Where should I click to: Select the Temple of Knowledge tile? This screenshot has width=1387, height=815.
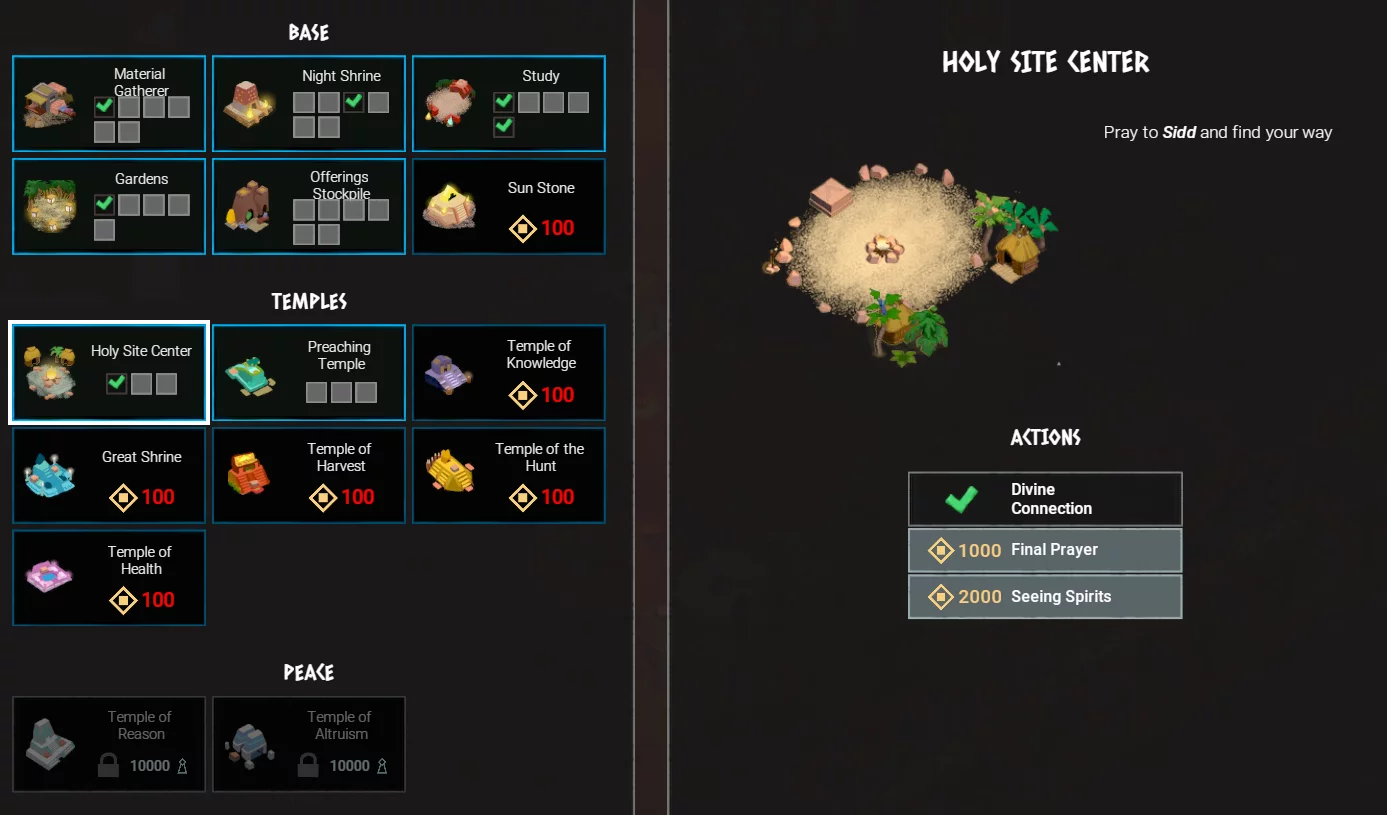click(x=509, y=372)
